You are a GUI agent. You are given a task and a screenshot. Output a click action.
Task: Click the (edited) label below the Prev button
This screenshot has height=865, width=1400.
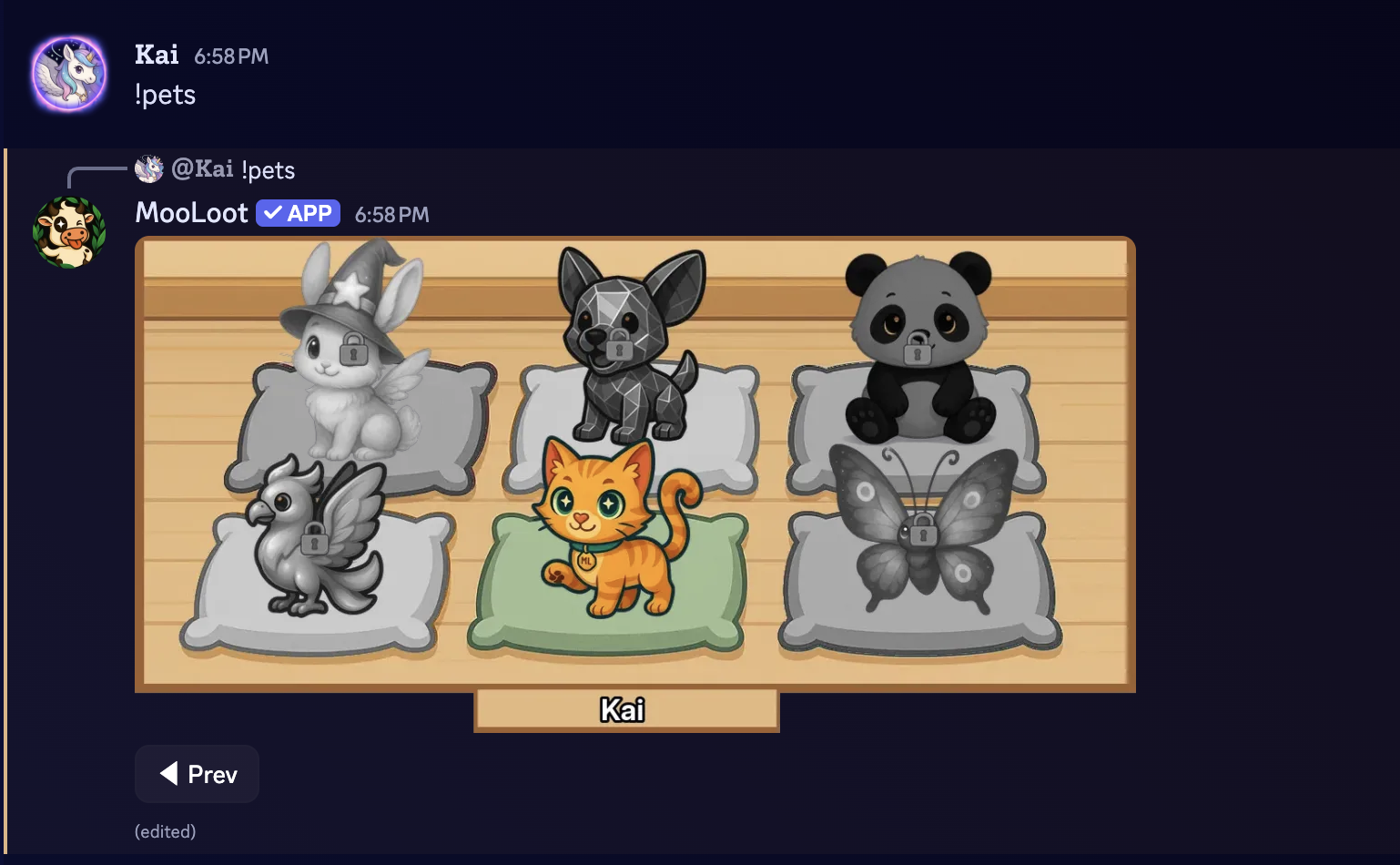pyautogui.click(x=165, y=831)
